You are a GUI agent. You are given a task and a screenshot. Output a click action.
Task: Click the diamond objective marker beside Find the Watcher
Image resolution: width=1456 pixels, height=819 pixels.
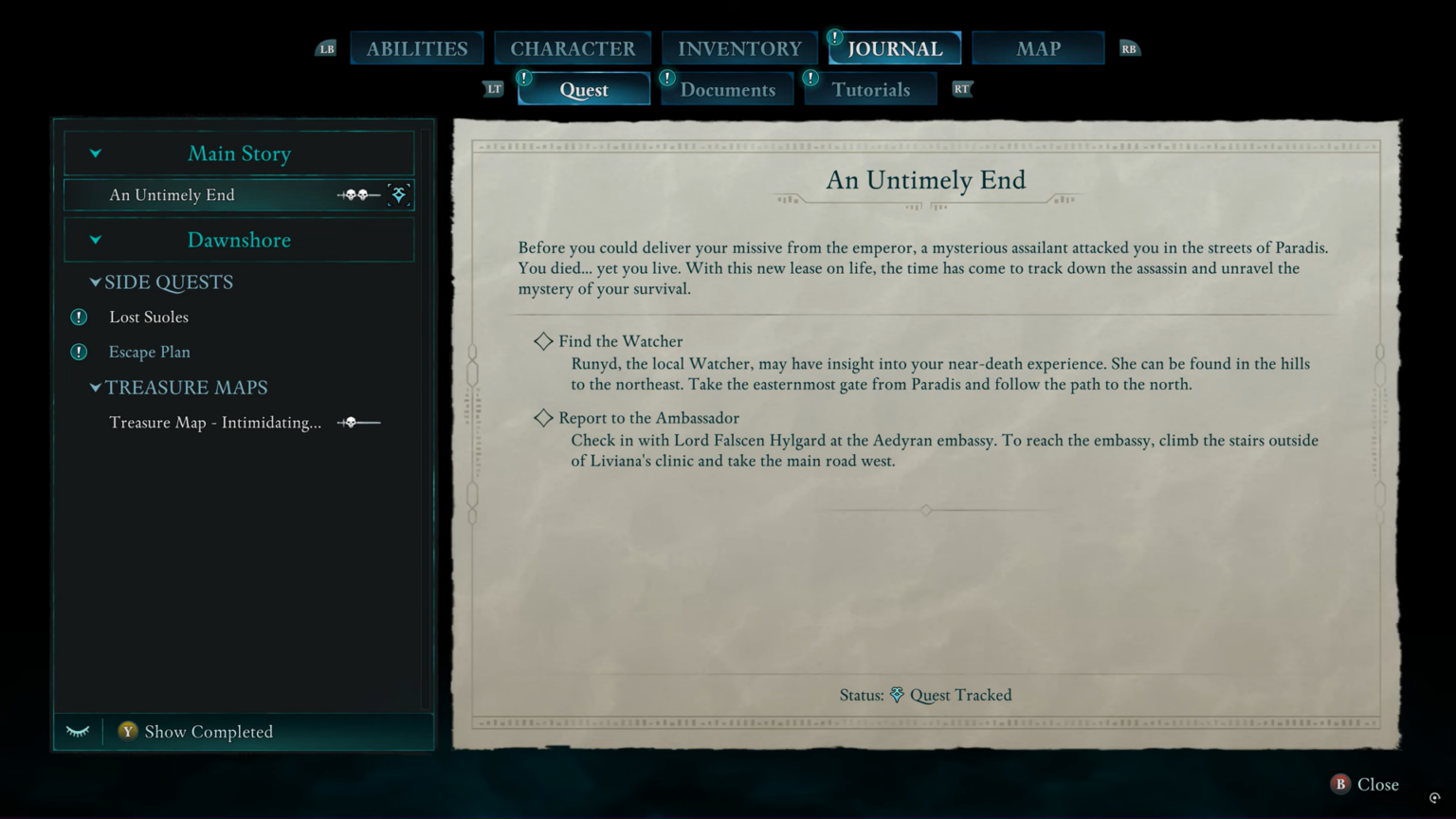[544, 340]
